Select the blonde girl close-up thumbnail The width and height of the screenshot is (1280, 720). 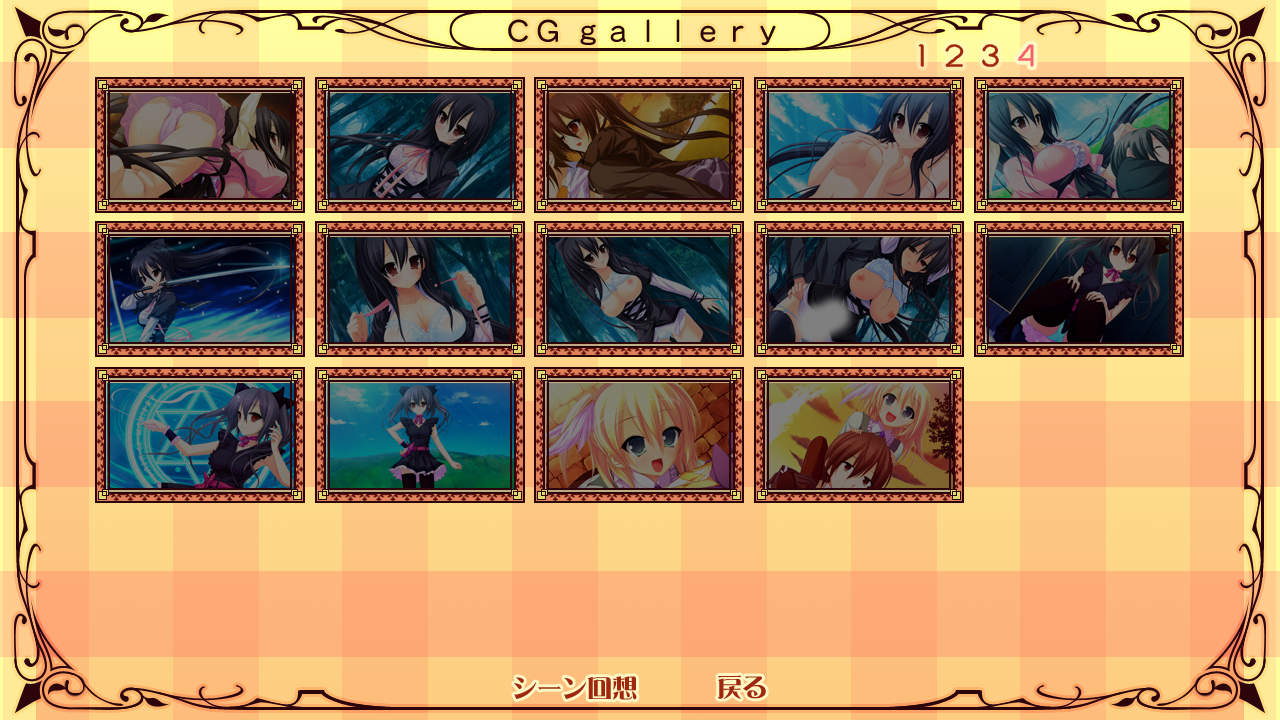click(x=639, y=435)
